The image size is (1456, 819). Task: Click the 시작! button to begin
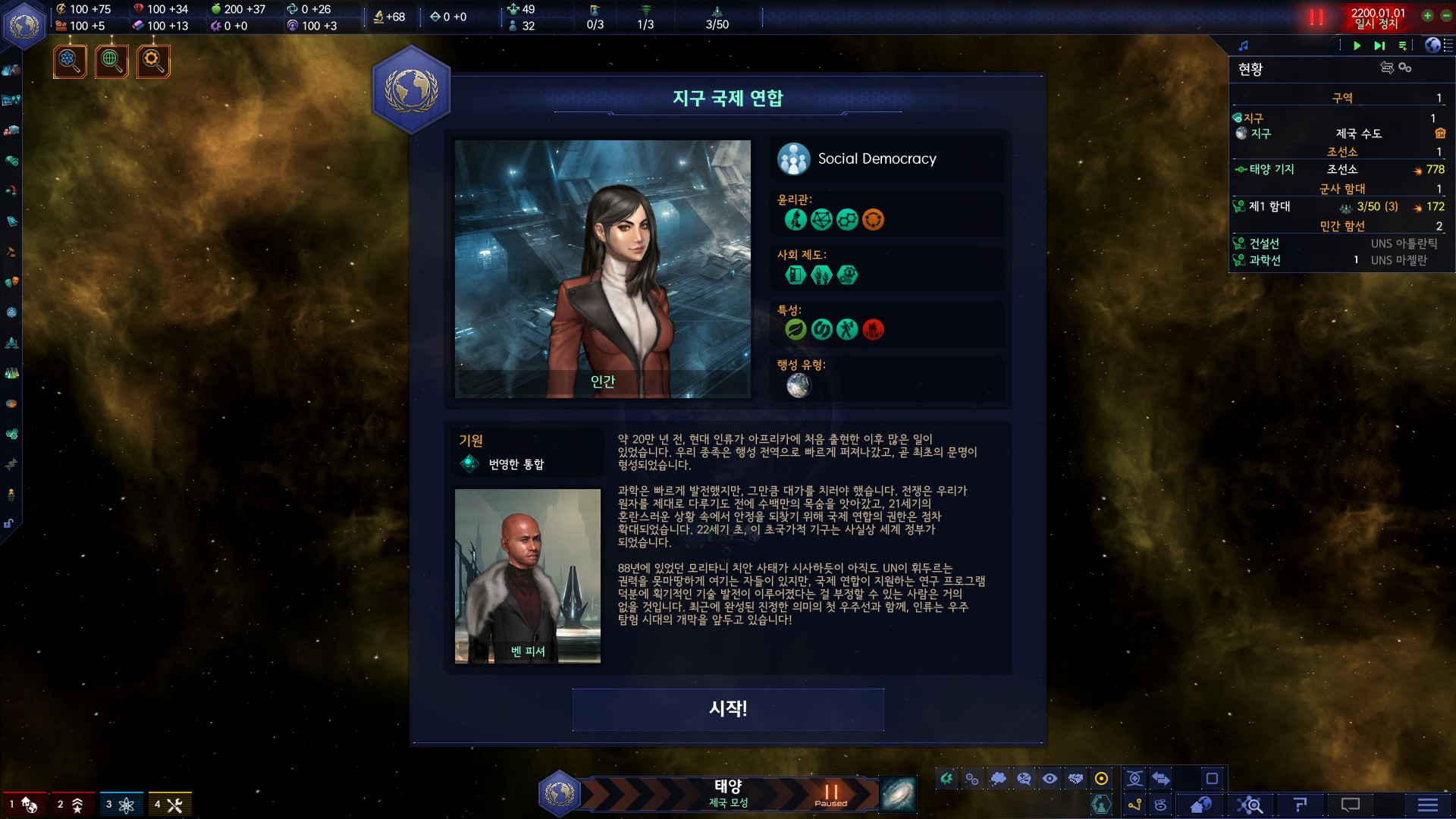pos(728,709)
